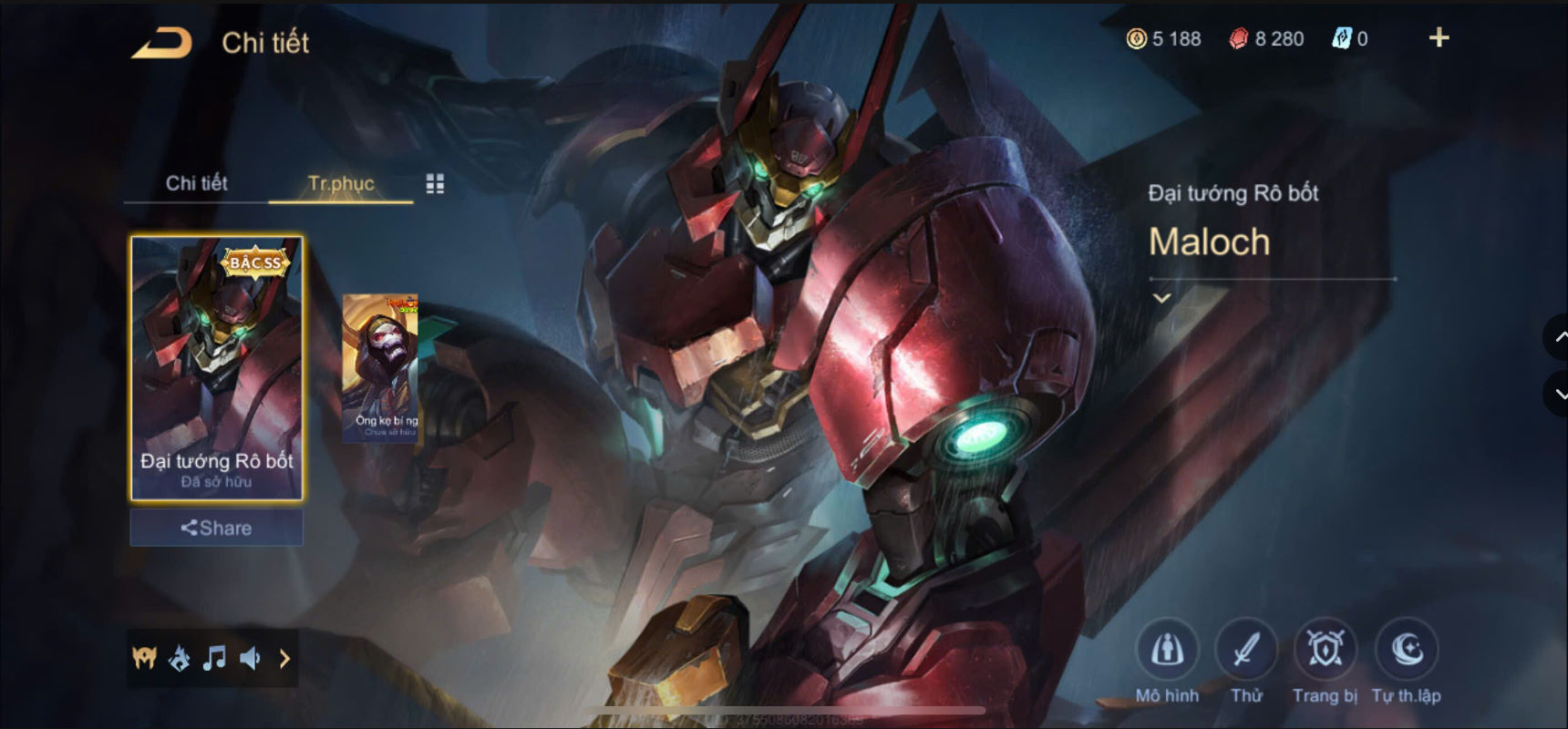1568x729 pixels.
Task: Open grid view beside the Tr.phục tab
Action: pos(436,183)
